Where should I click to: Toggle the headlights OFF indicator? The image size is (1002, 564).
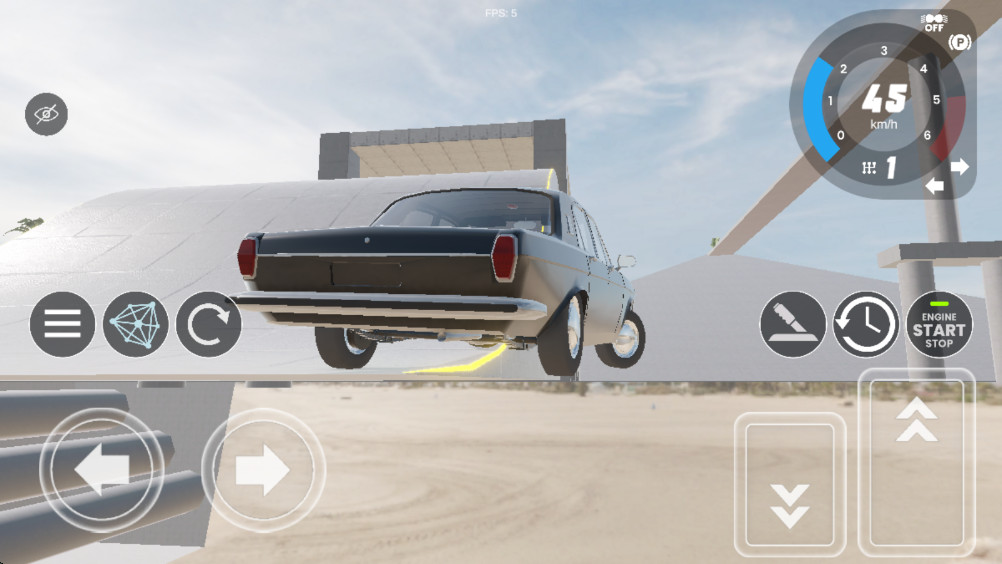(933, 23)
